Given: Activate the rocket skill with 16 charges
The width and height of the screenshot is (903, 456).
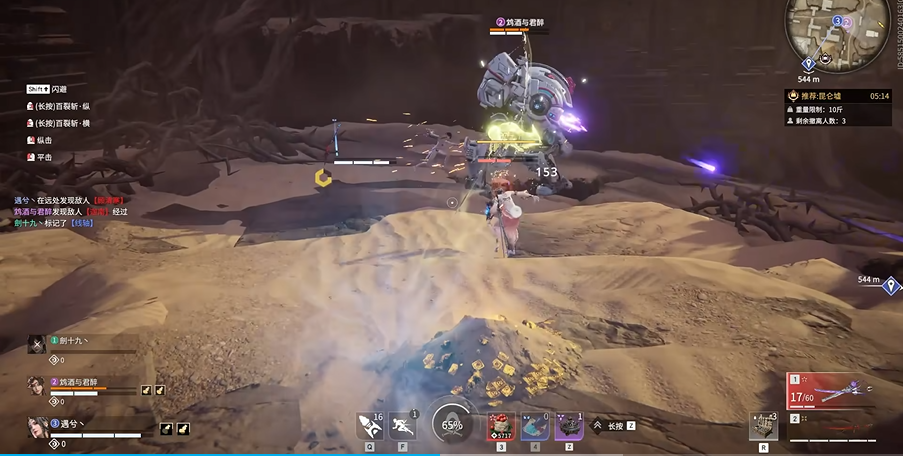Looking at the screenshot, I should pyautogui.click(x=369, y=426).
